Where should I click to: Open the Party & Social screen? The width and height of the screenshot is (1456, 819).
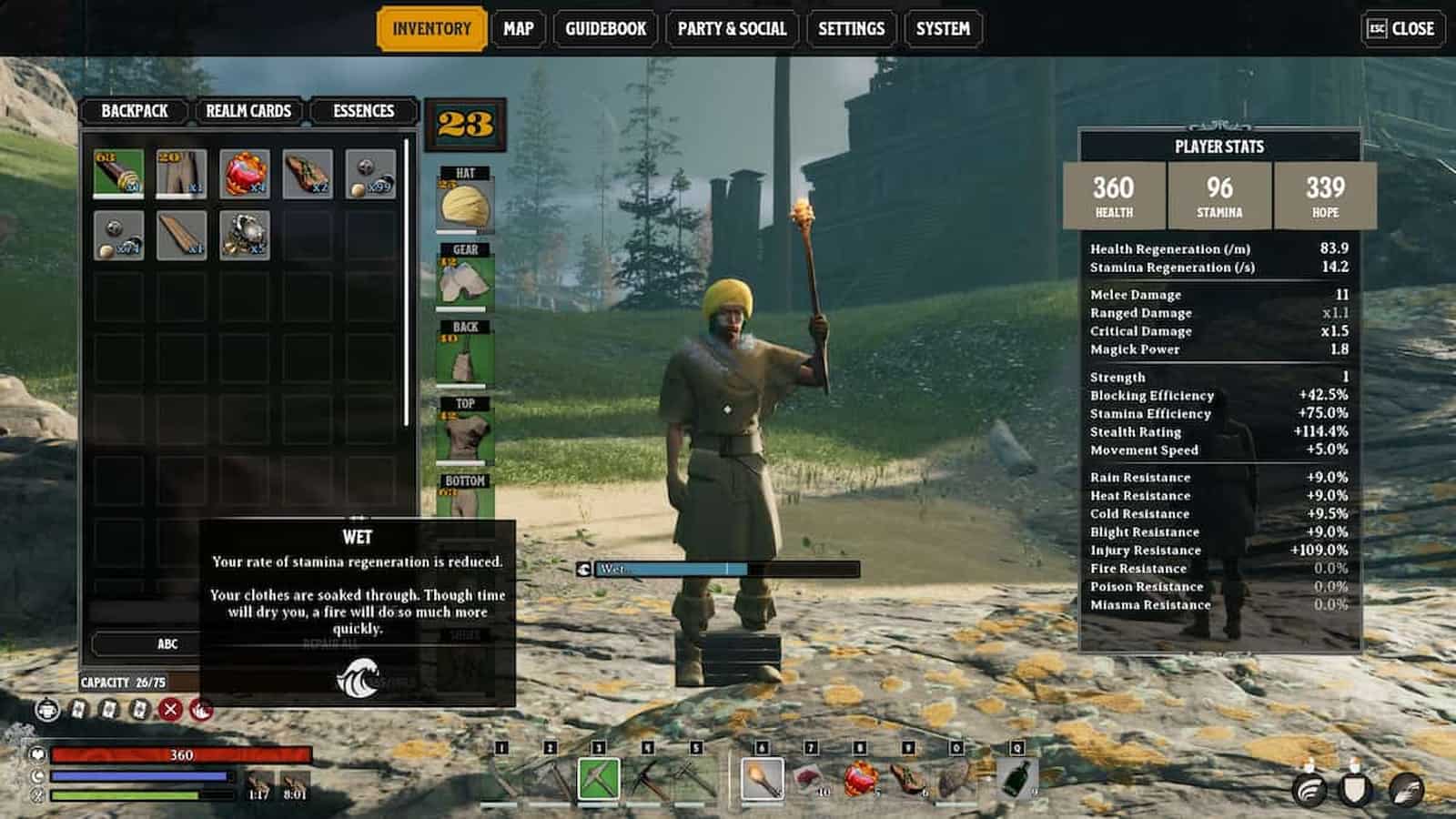tap(730, 28)
